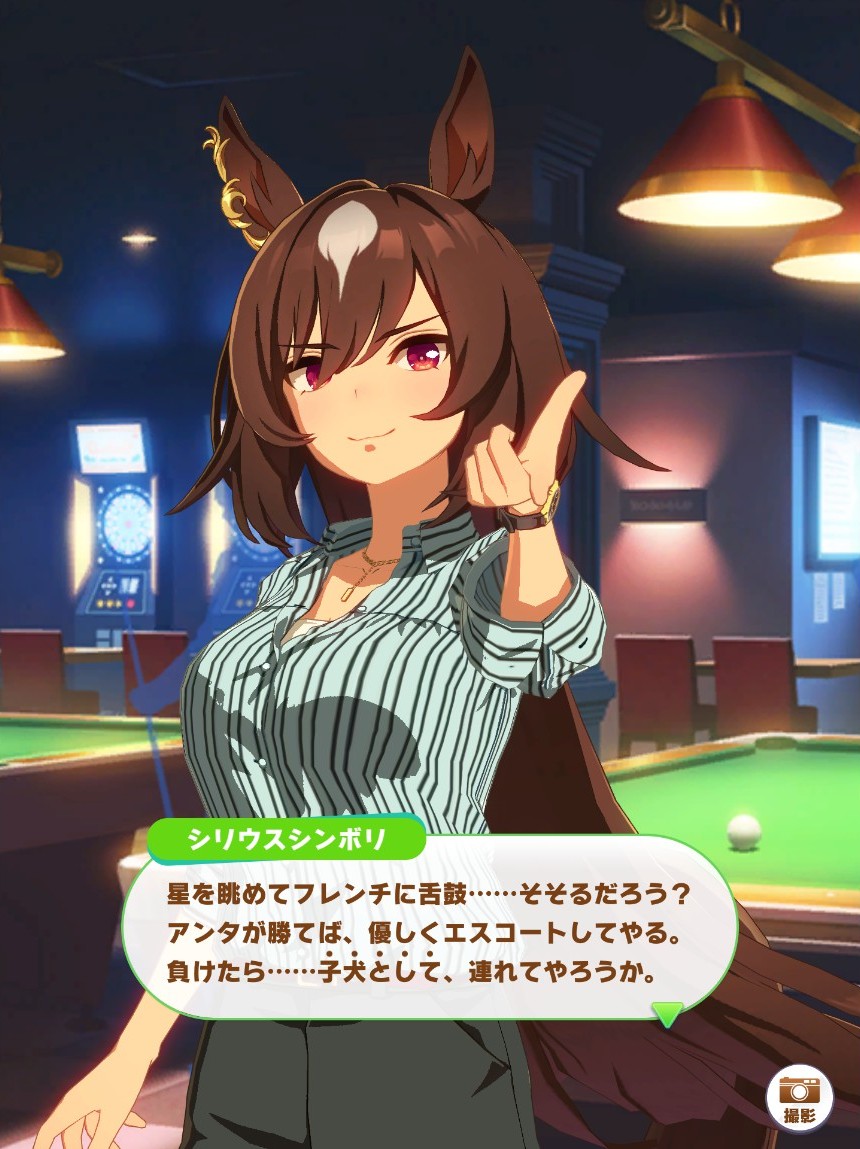Image resolution: width=860 pixels, height=1149 pixels.
Task: Tap the 撮影 camera button
Action: click(x=799, y=1097)
